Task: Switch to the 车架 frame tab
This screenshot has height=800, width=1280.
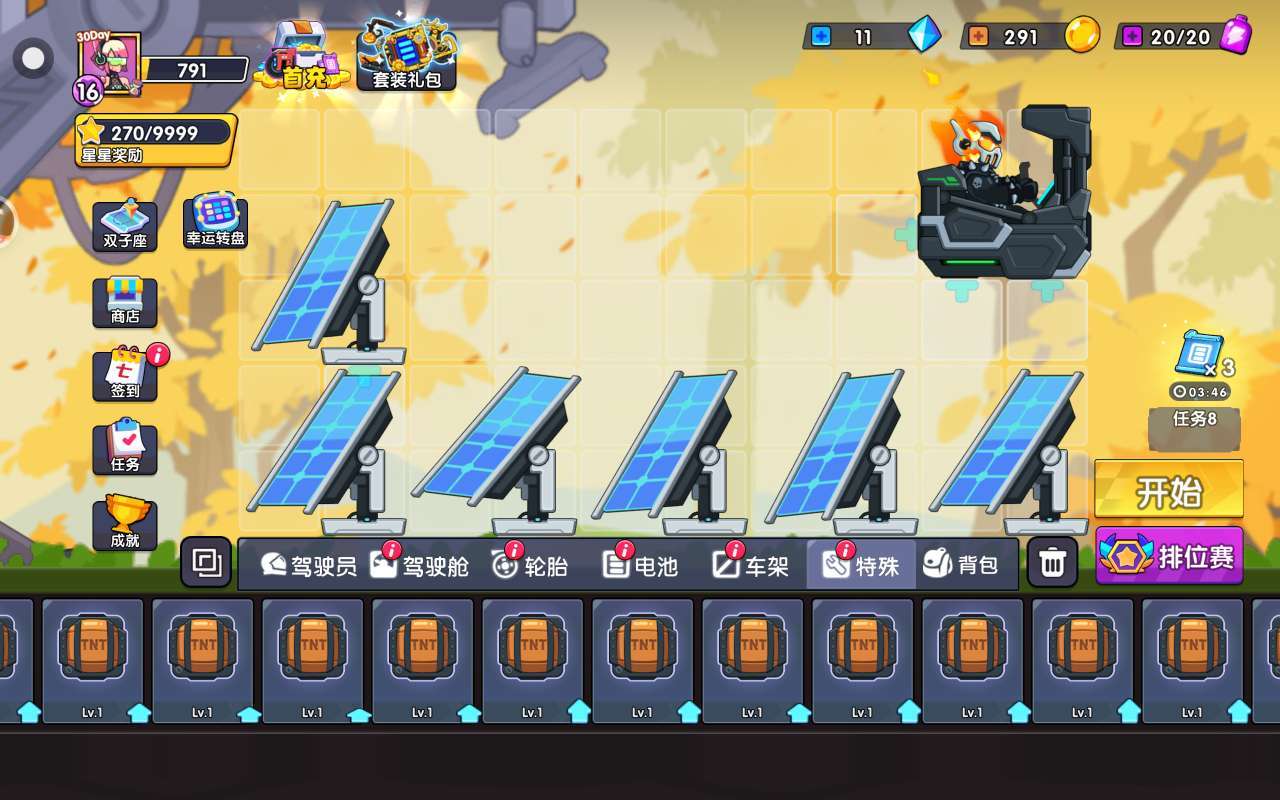Action: pos(751,565)
